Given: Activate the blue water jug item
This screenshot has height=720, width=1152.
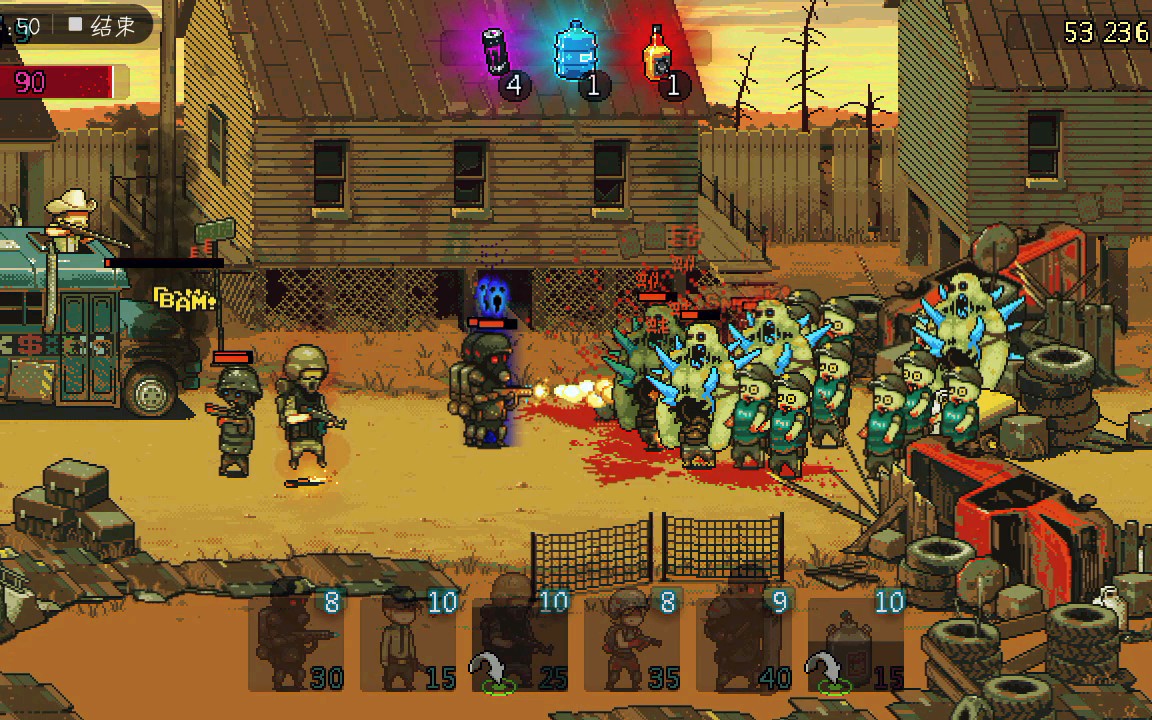Looking at the screenshot, I should click(x=576, y=52).
